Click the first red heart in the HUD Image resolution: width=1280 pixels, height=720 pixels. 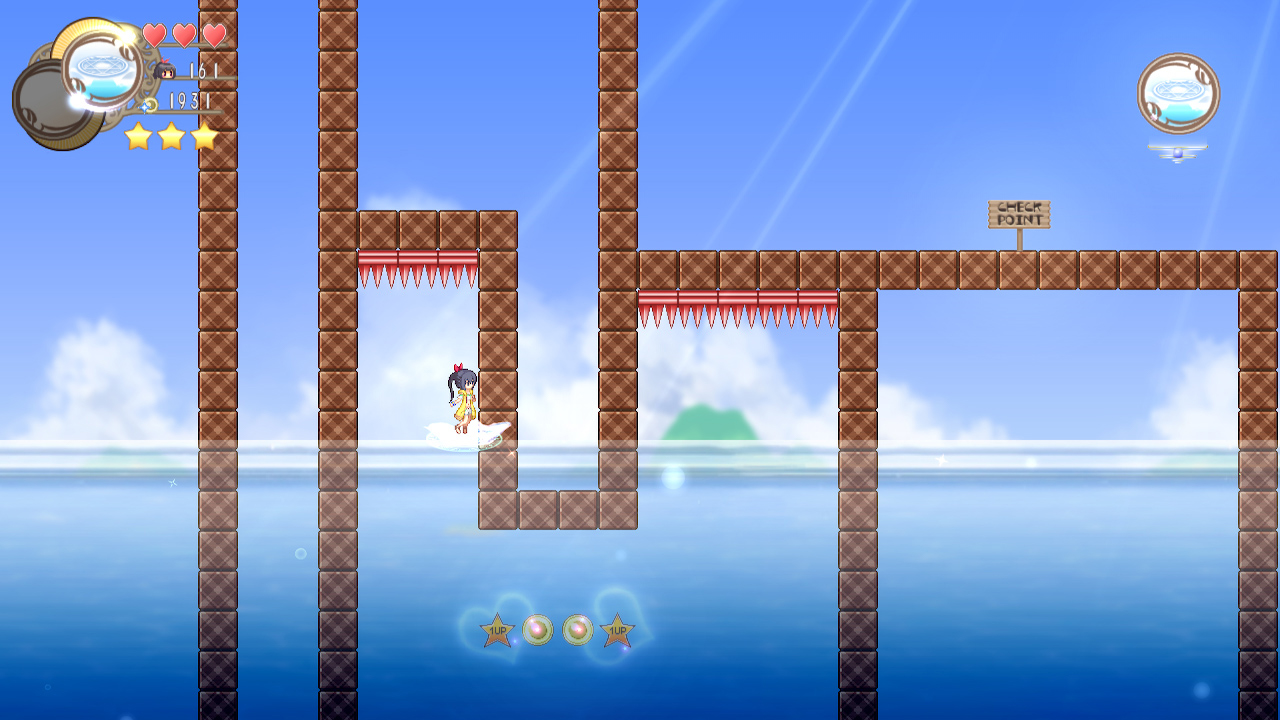155,32
